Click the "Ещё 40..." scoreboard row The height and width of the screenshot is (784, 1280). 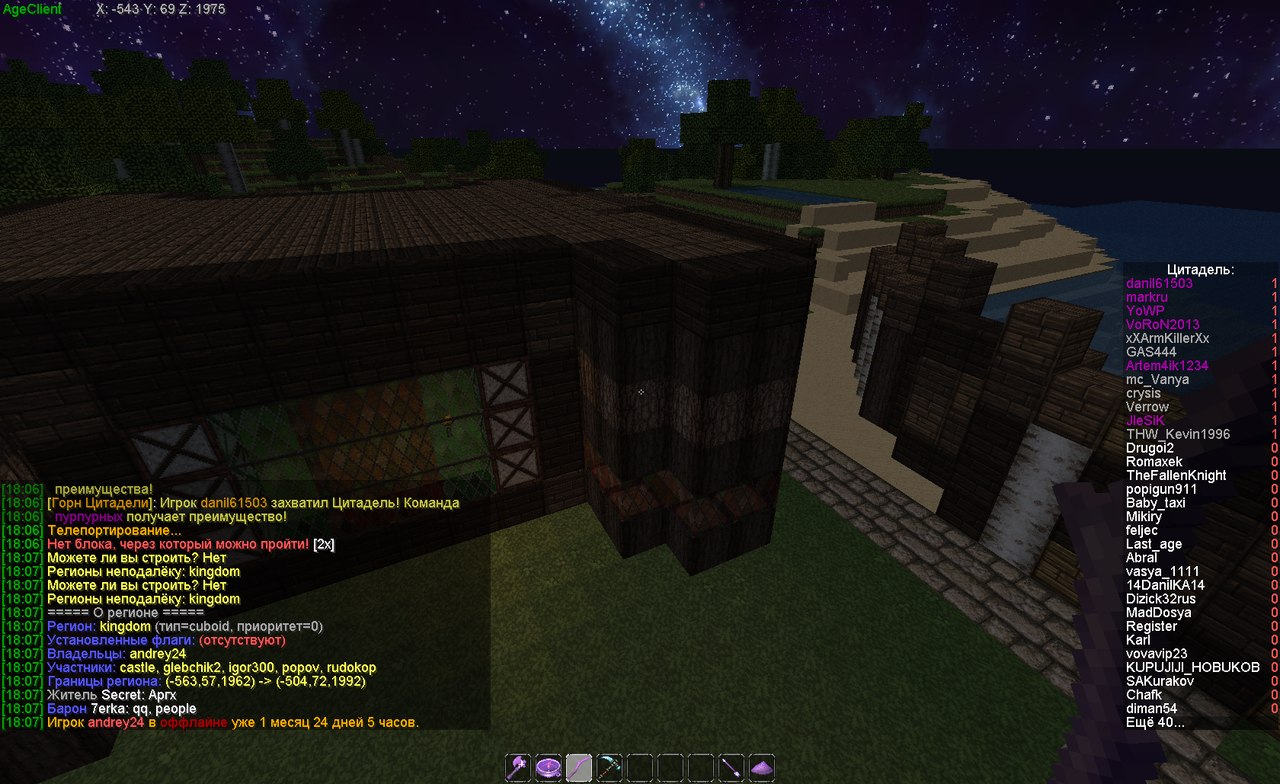(1155, 722)
